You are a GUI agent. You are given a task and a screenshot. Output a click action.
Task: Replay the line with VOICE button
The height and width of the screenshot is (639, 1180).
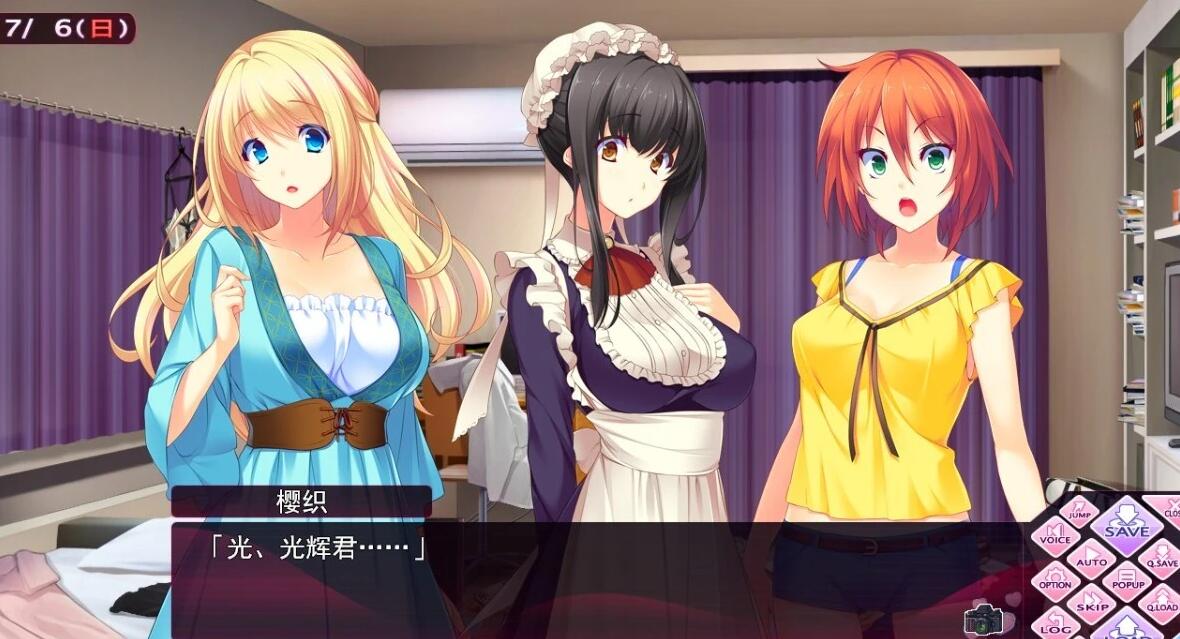pyautogui.click(x=1055, y=540)
